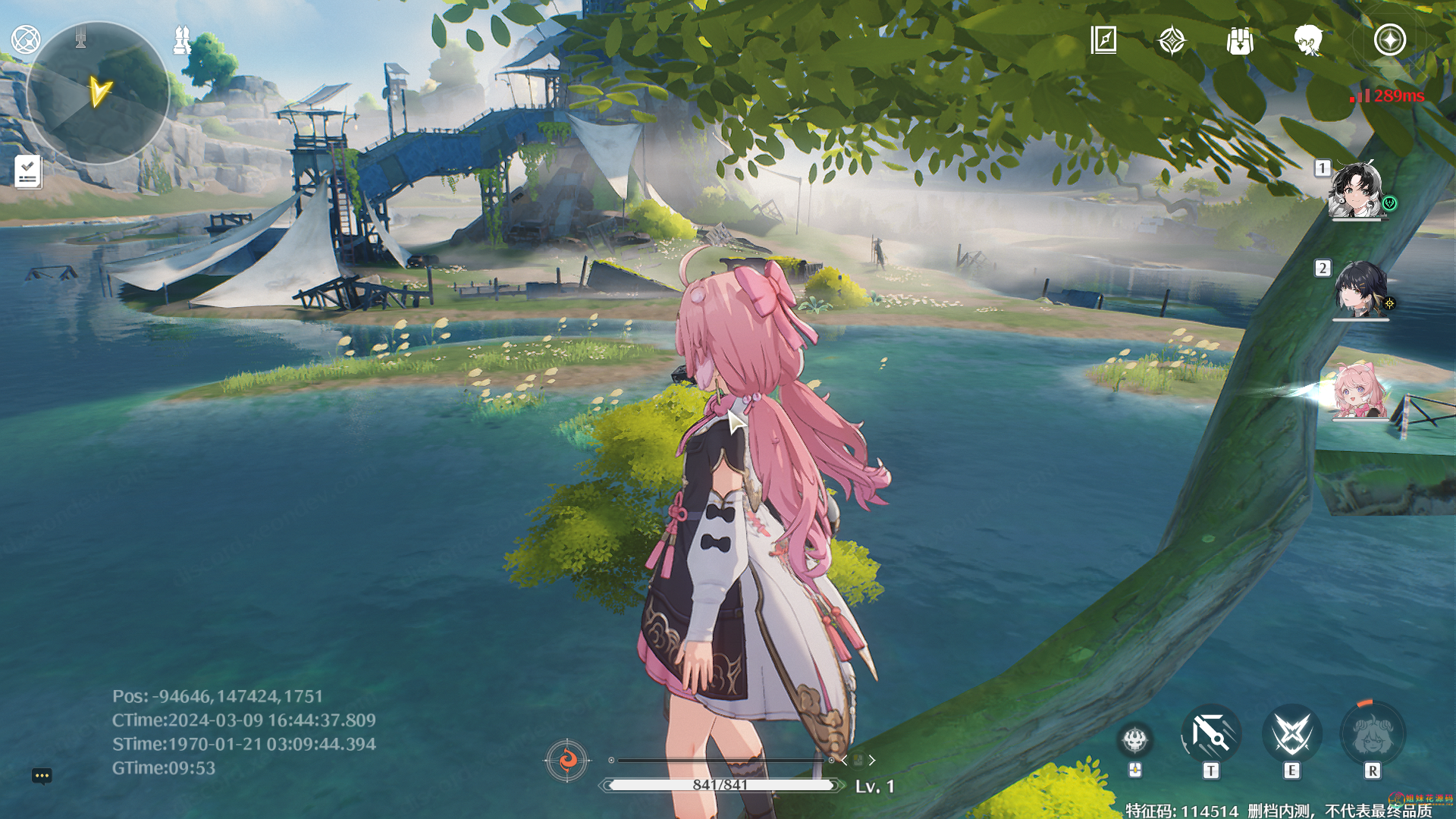Image resolution: width=1456 pixels, height=819 pixels.
Task: Open the minimap to view the world map
Action: pyautogui.click(x=97, y=93)
